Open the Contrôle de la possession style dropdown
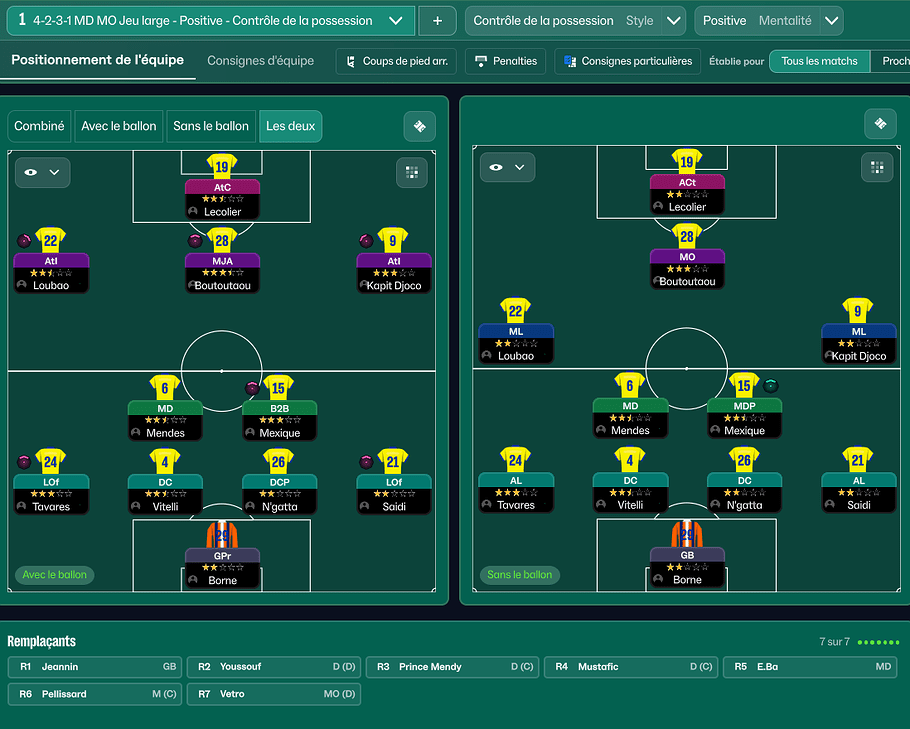This screenshot has height=729, width=910. click(675, 21)
